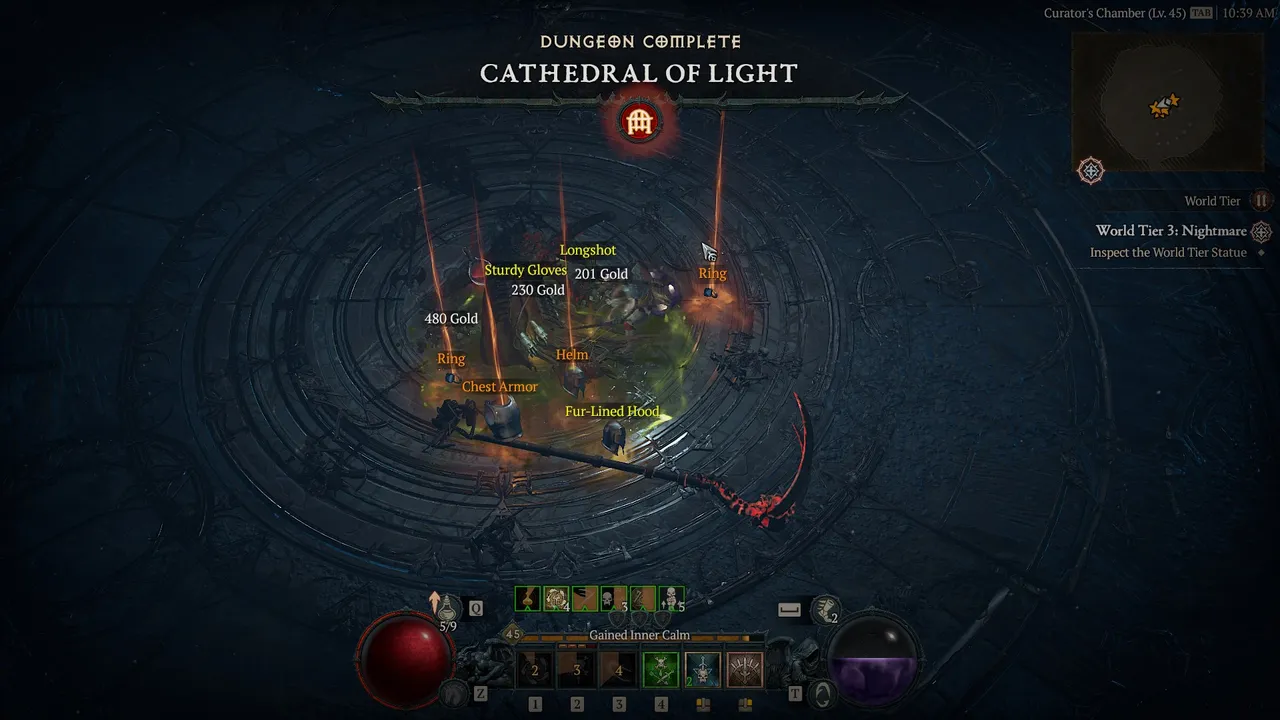Click the horse mount icon

[455, 691]
